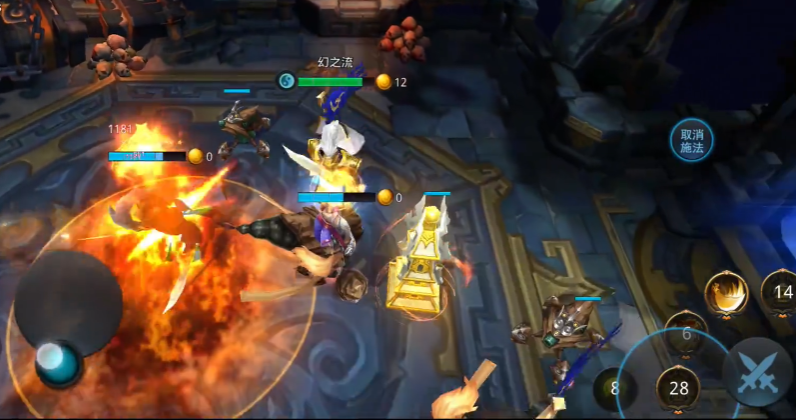The height and width of the screenshot is (420, 796).
Task: Tap the 取消施法 cancel cast button
Action: (x=692, y=142)
